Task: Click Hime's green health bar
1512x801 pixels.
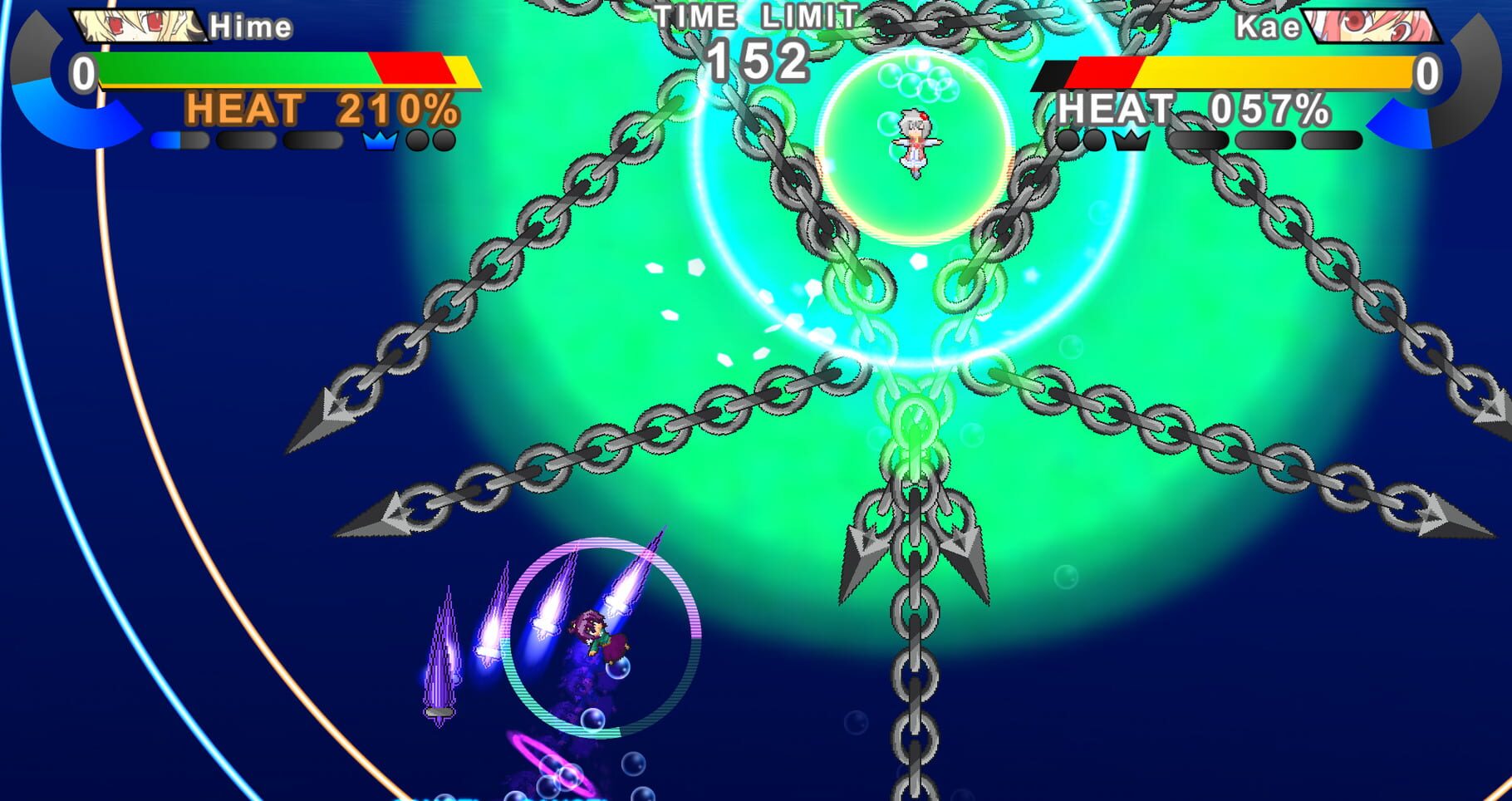Action: tap(233, 71)
